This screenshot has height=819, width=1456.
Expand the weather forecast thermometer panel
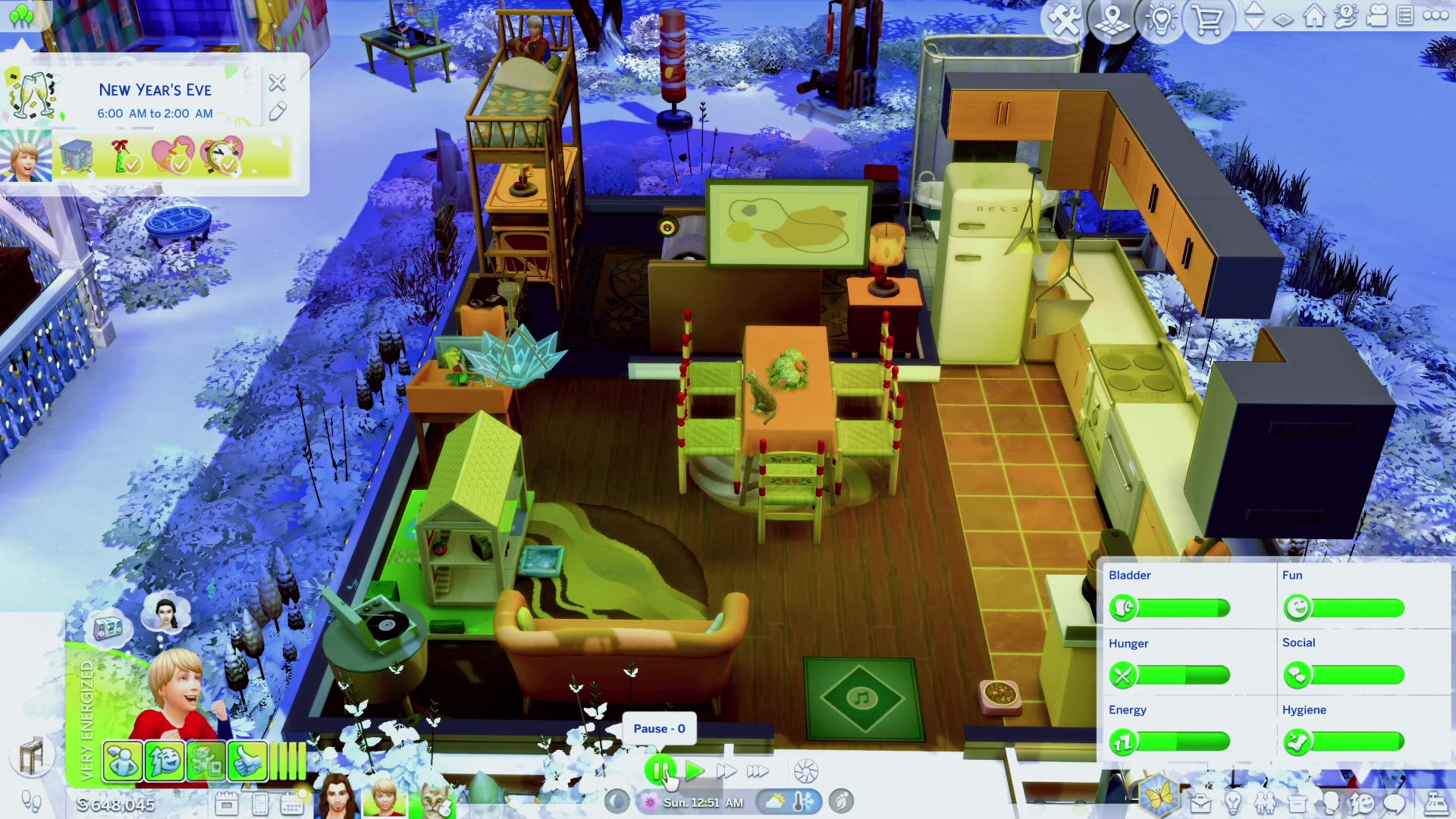799,801
